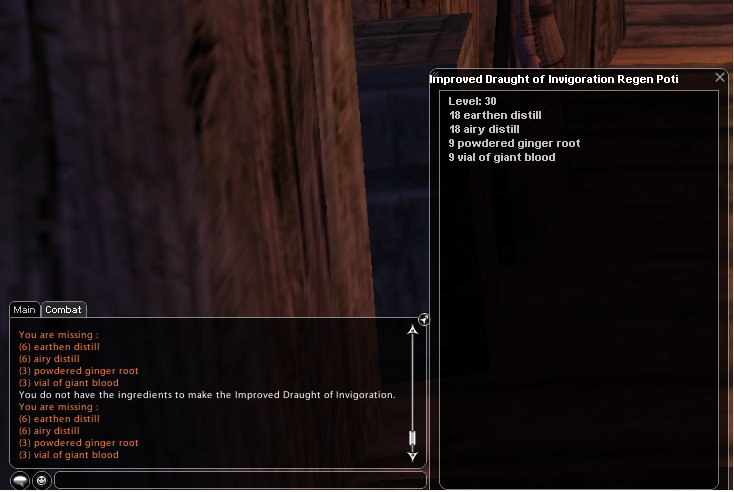Image resolution: width=734 pixels, height=492 pixels.
Task: Switch to the Main chat tab
Action: tap(25, 310)
